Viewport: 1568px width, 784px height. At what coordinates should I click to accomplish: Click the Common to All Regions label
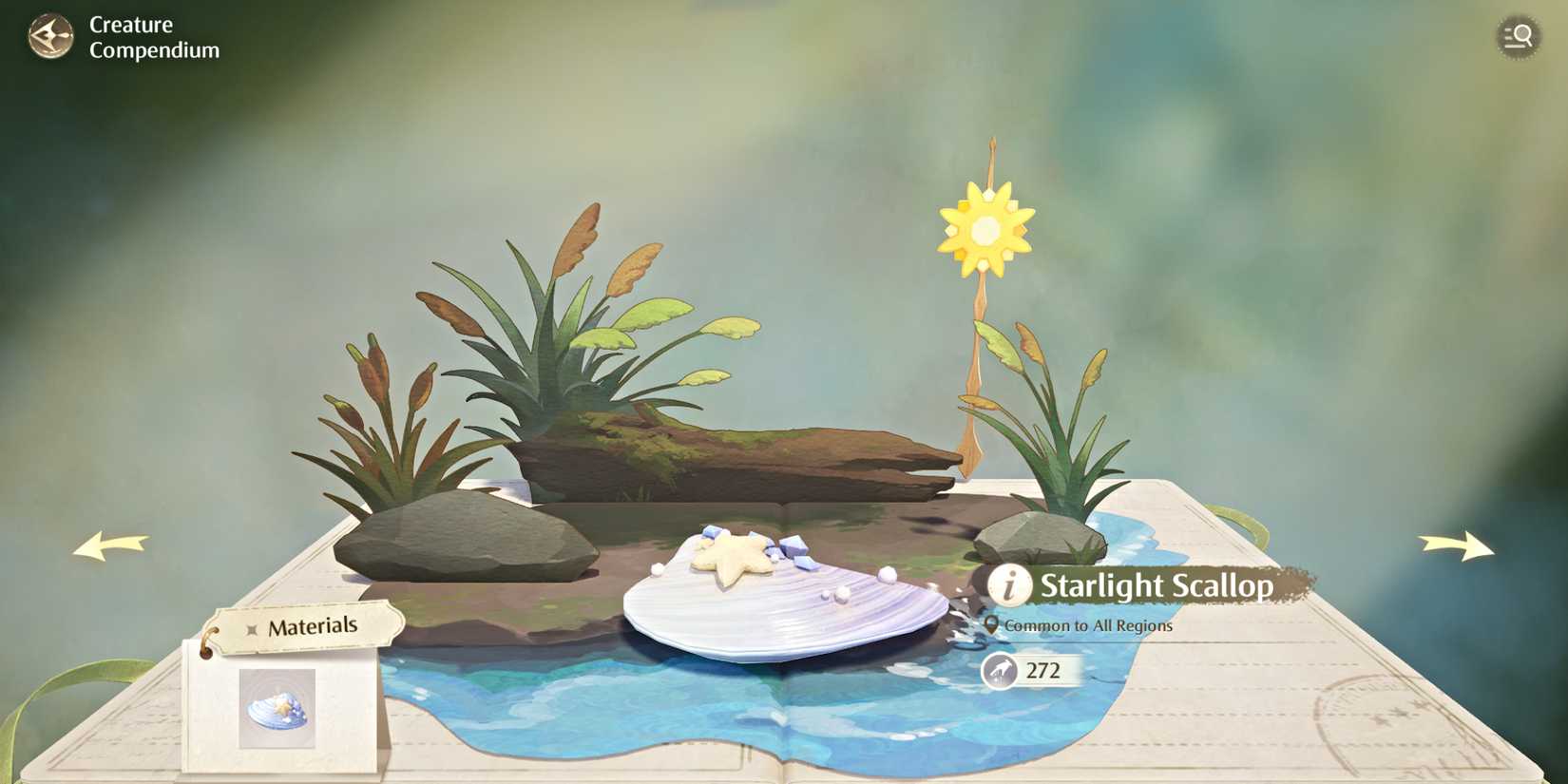[x=1090, y=625]
